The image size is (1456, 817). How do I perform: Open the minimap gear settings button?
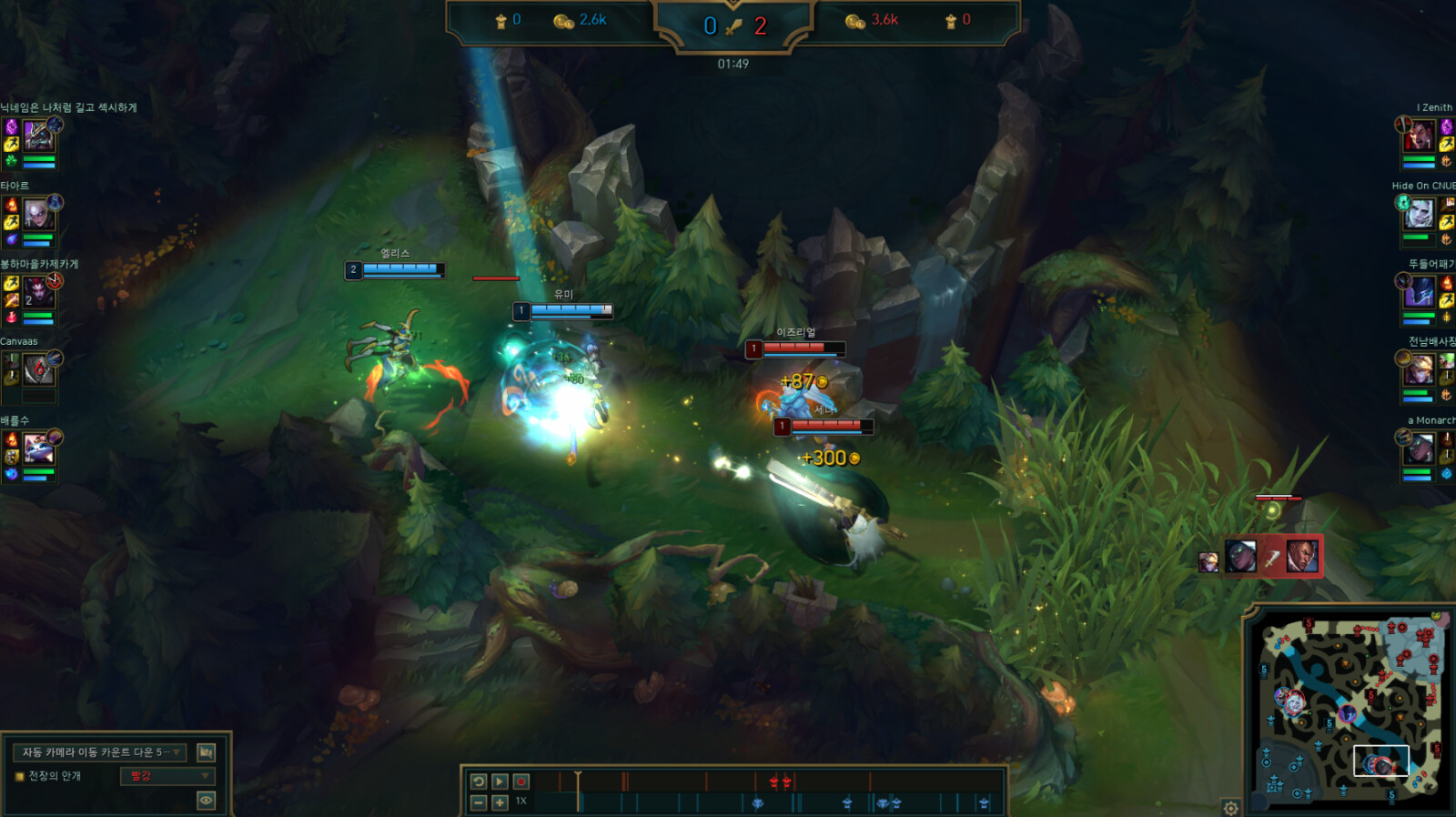tap(1230, 808)
